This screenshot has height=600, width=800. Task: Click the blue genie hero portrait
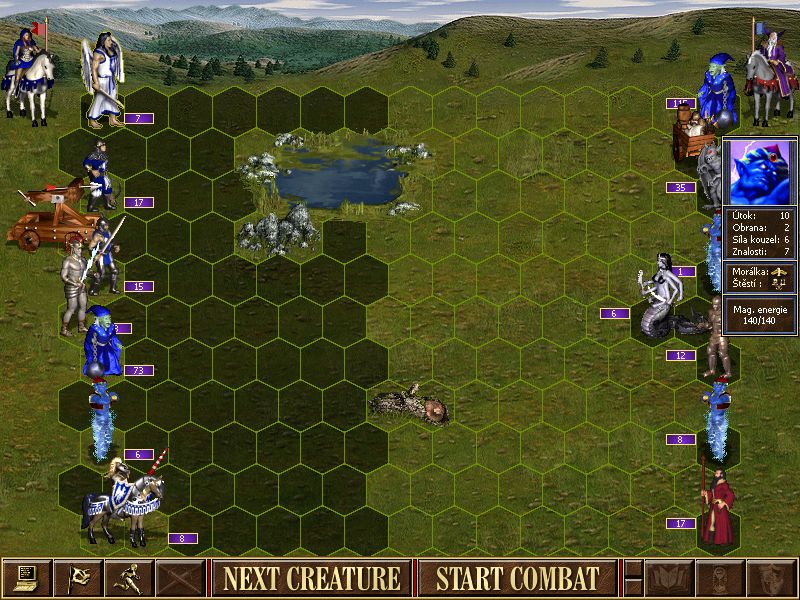pyautogui.click(x=759, y=170)
